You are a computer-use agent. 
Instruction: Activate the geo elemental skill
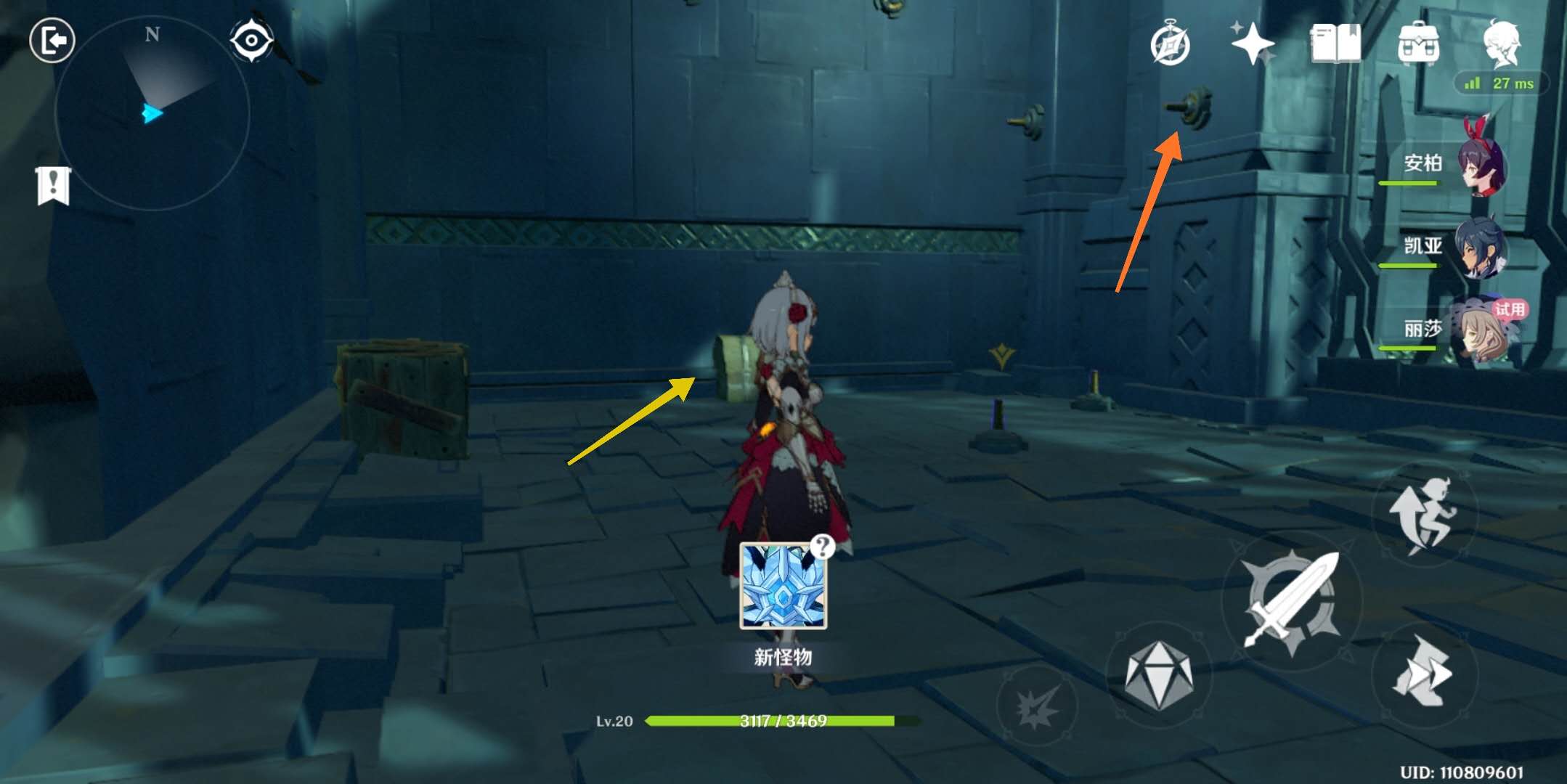(1158, 674)
